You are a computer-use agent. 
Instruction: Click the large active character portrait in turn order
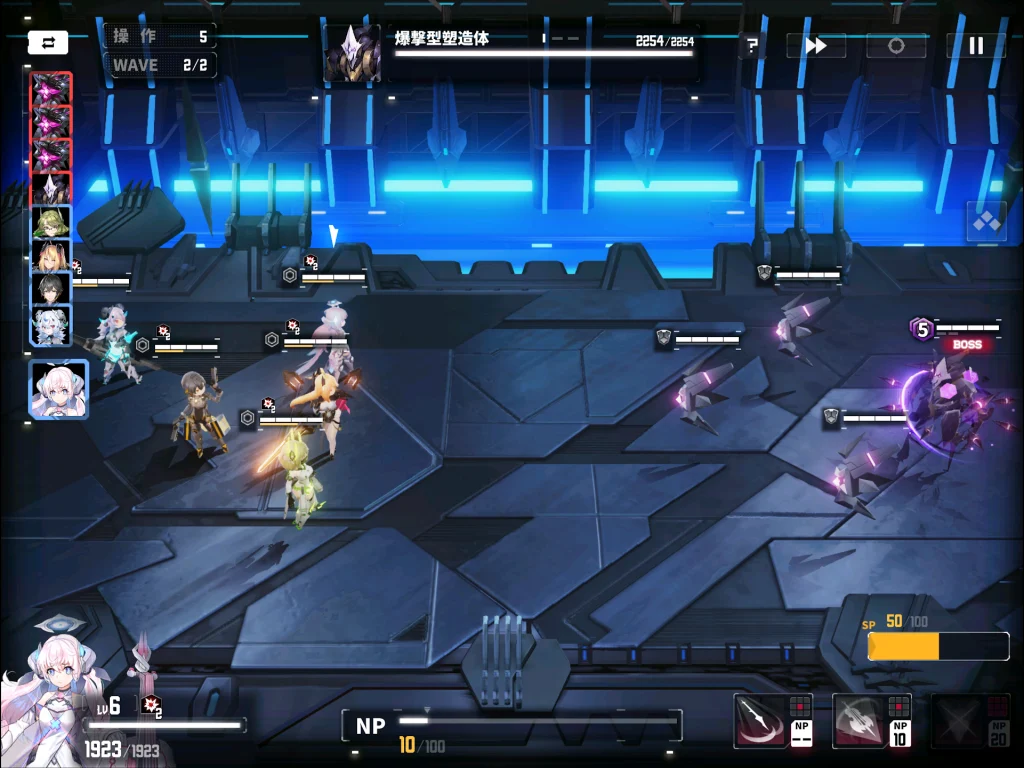pyautogui.click(x=58, y=389)
